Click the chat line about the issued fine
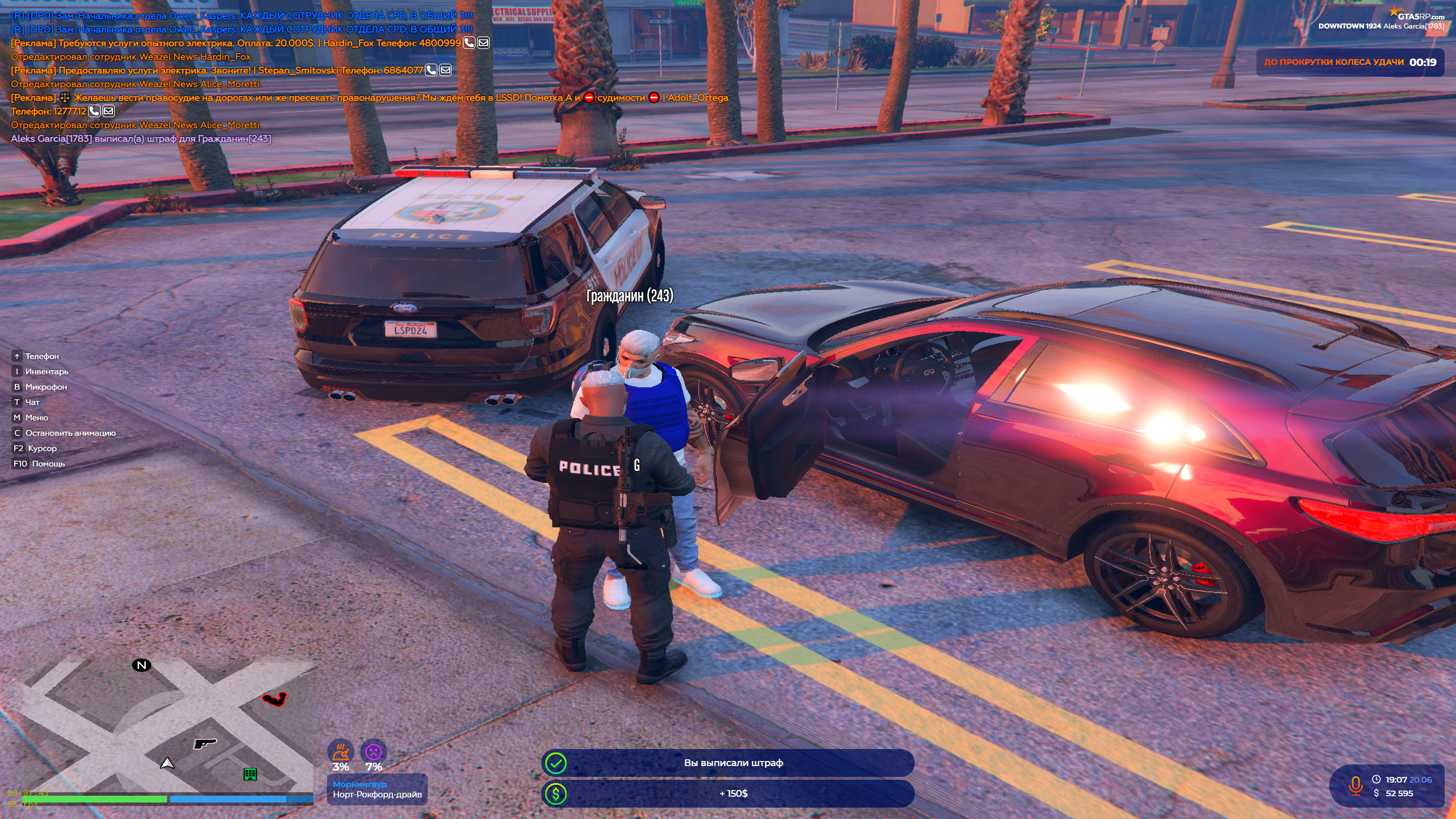1456x819 pixels. click(142, 139)
